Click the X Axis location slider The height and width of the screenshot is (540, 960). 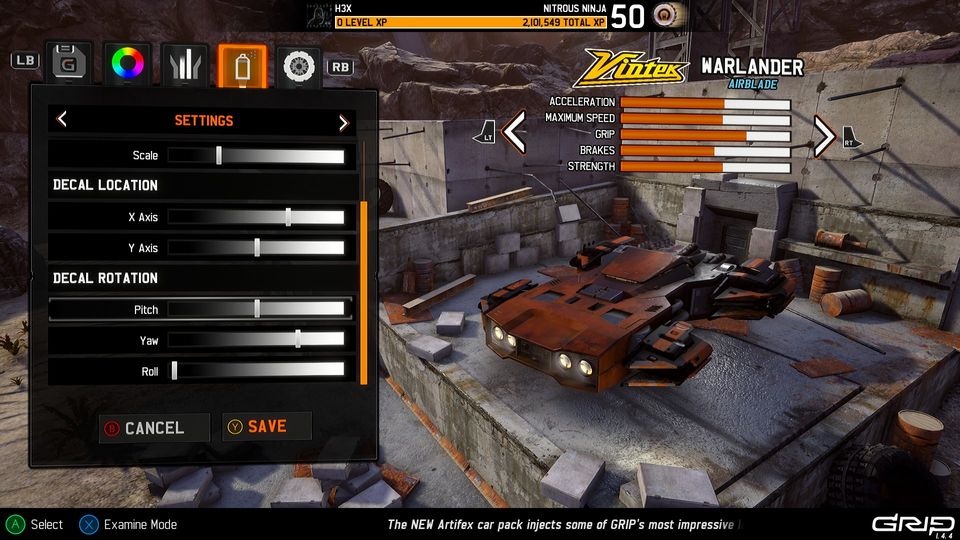[256, 217]
